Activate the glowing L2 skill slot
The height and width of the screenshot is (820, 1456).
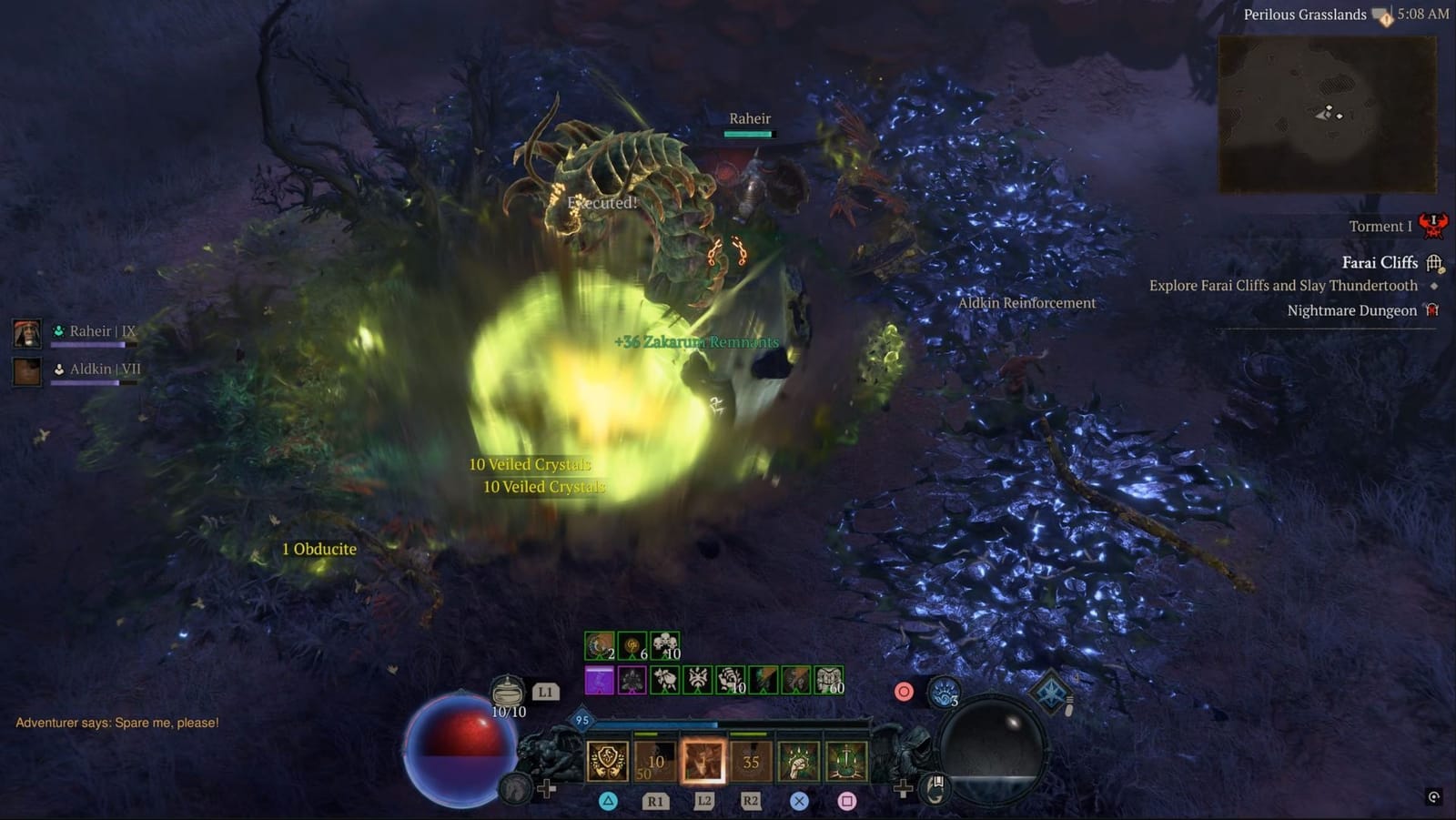(x=703, y=762)
